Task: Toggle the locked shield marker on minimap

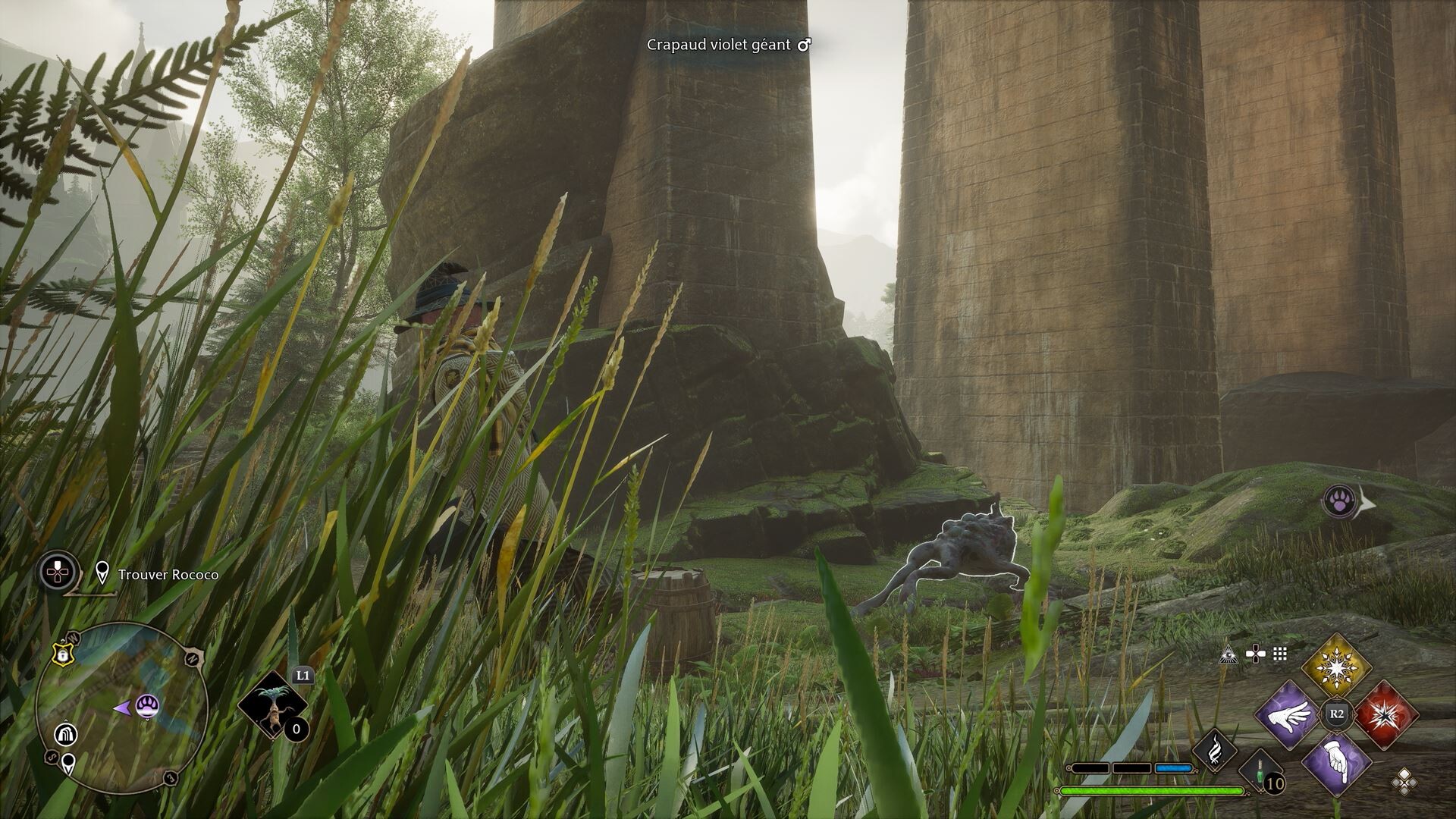Action: tap(64, 654)
